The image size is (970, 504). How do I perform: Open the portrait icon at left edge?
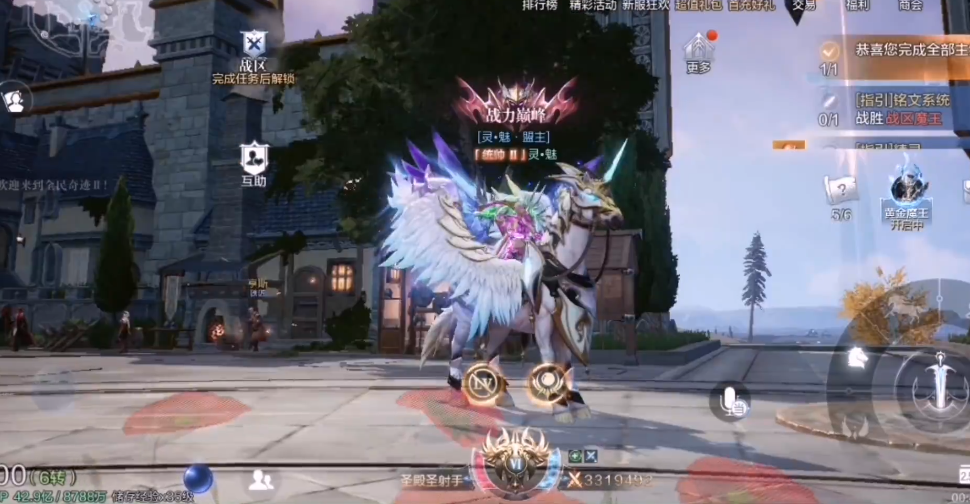[x=14, y=99]
